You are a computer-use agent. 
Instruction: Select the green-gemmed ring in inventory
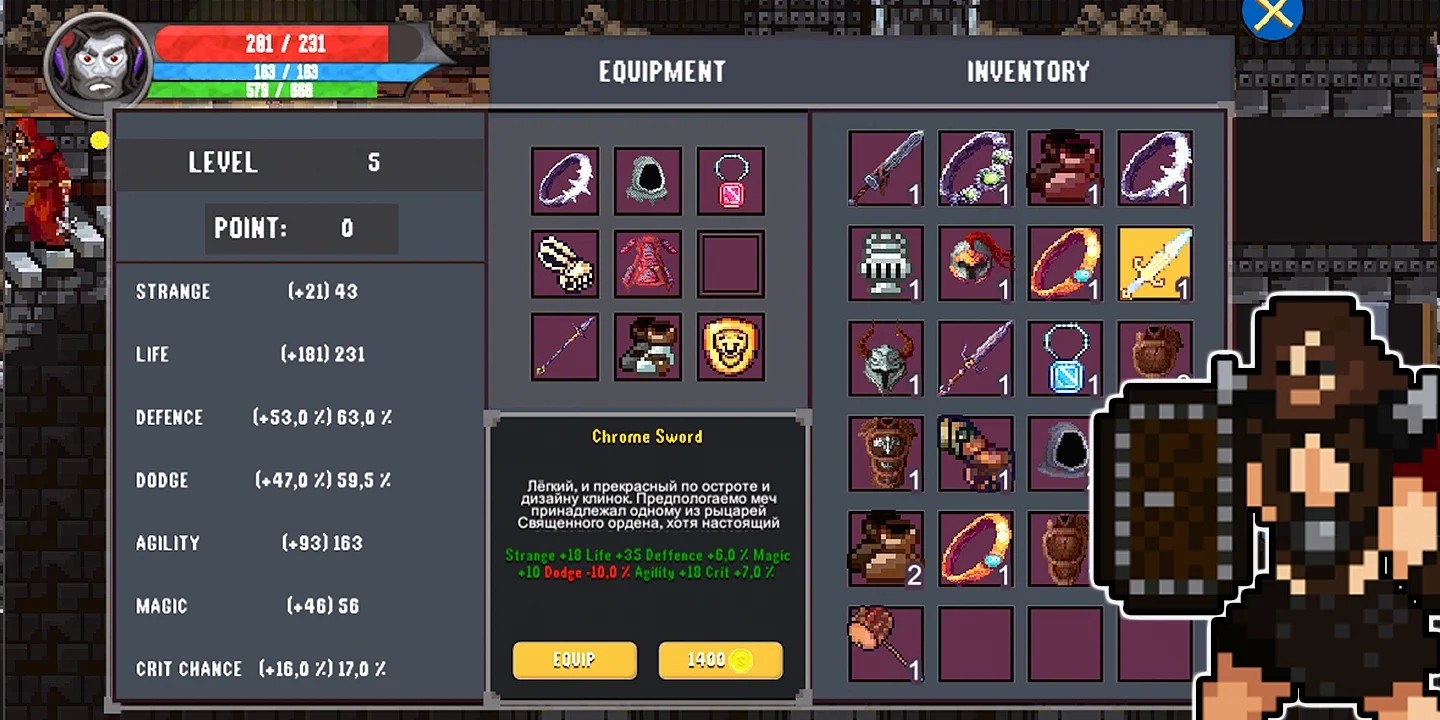pyautogui.click(x=975, y=168)
